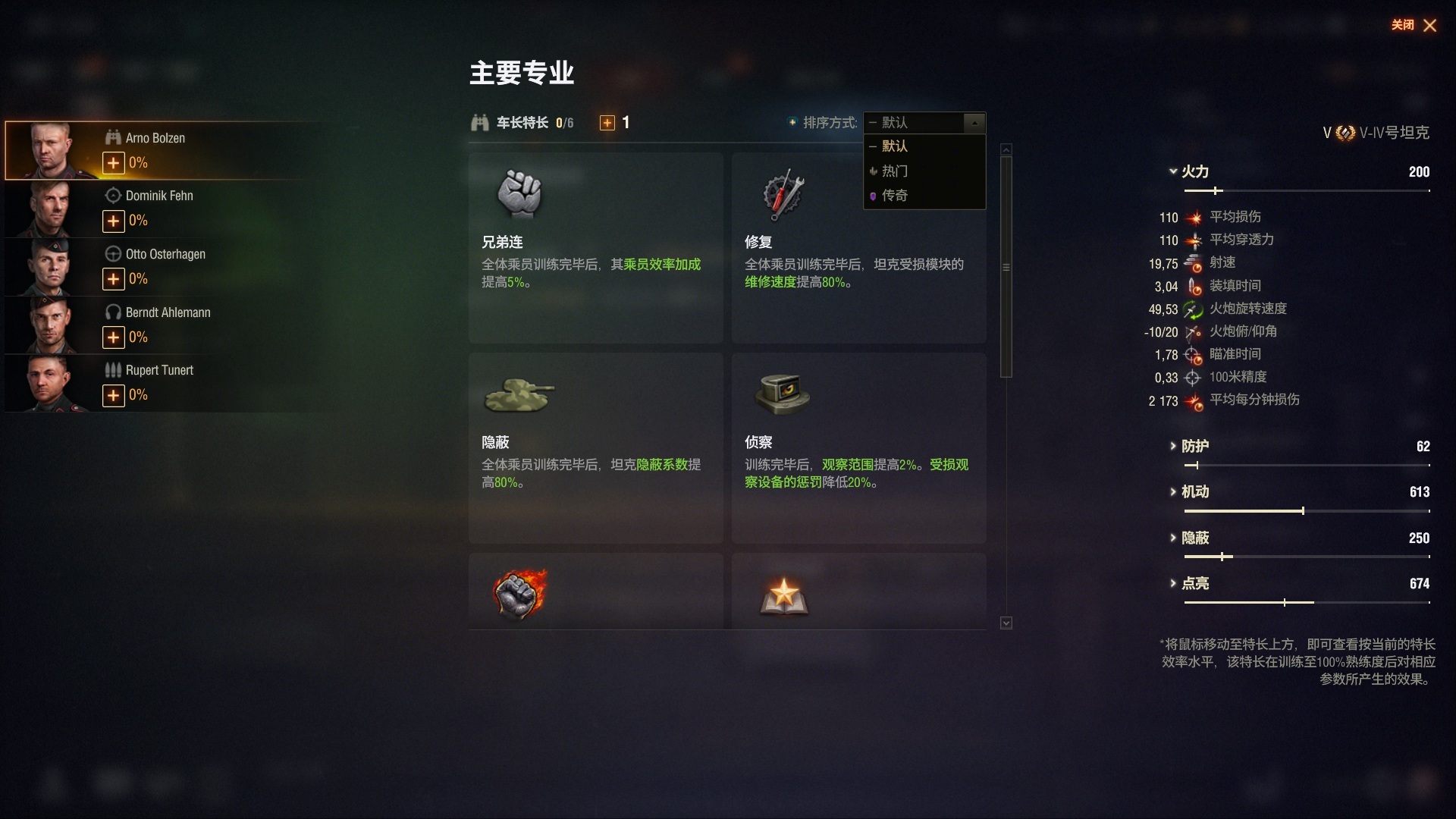This screenshot has width=1456, height=819.
Task: Choose the 兄弟连 skill card
Action: [x=595, y=247]
